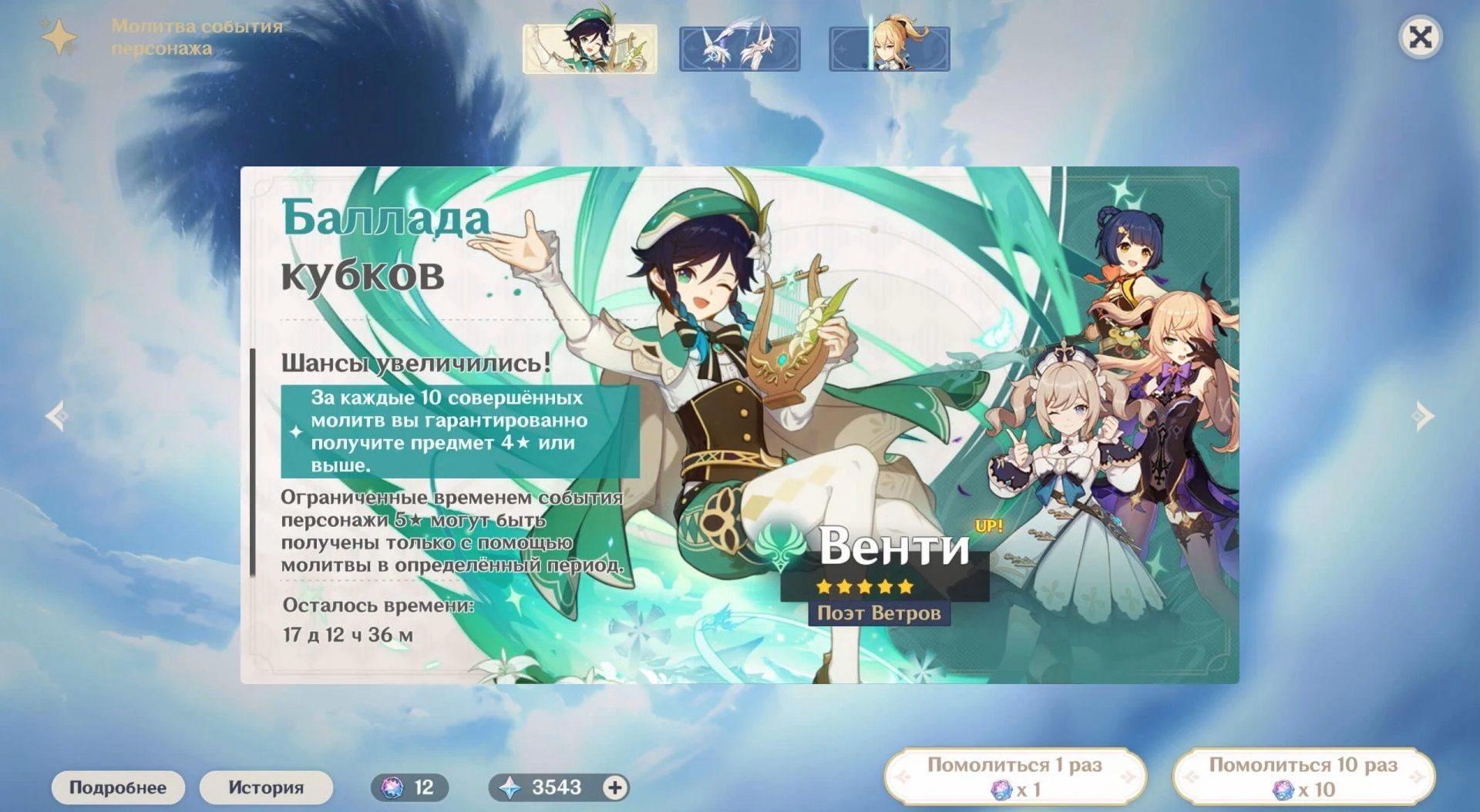This screenshot has width=1480, height=812.
Task: Close the wish screen
Action: click(1419, 37)
